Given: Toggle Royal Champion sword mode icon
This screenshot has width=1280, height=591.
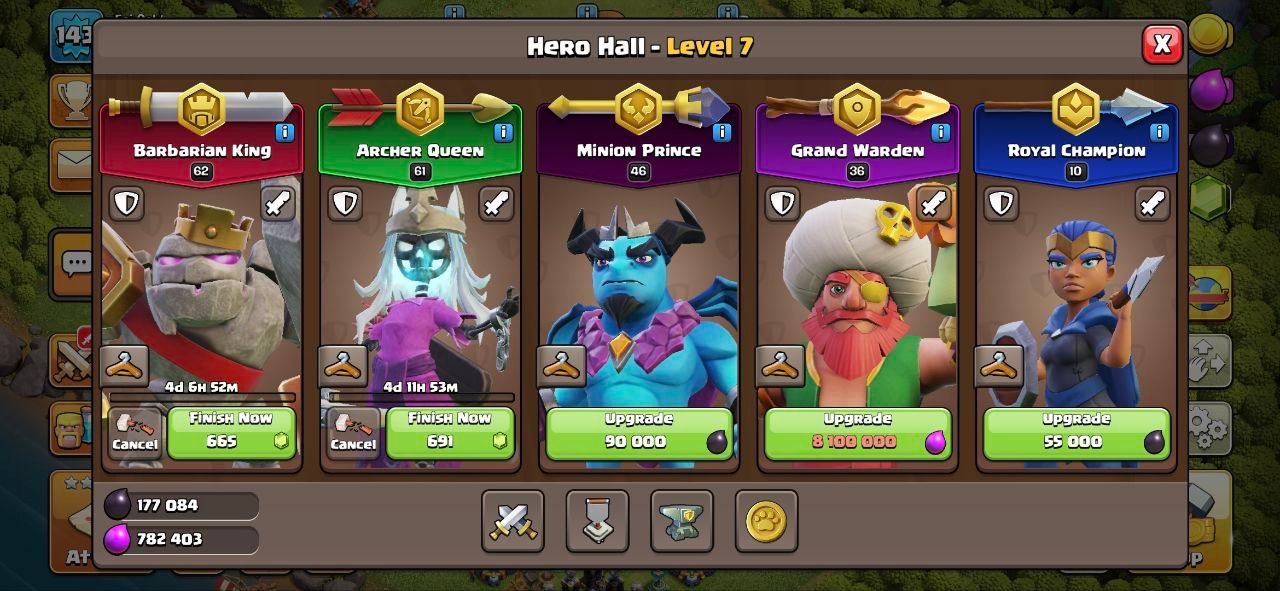Looking at the screenshot, I should tap(1152, 204).
